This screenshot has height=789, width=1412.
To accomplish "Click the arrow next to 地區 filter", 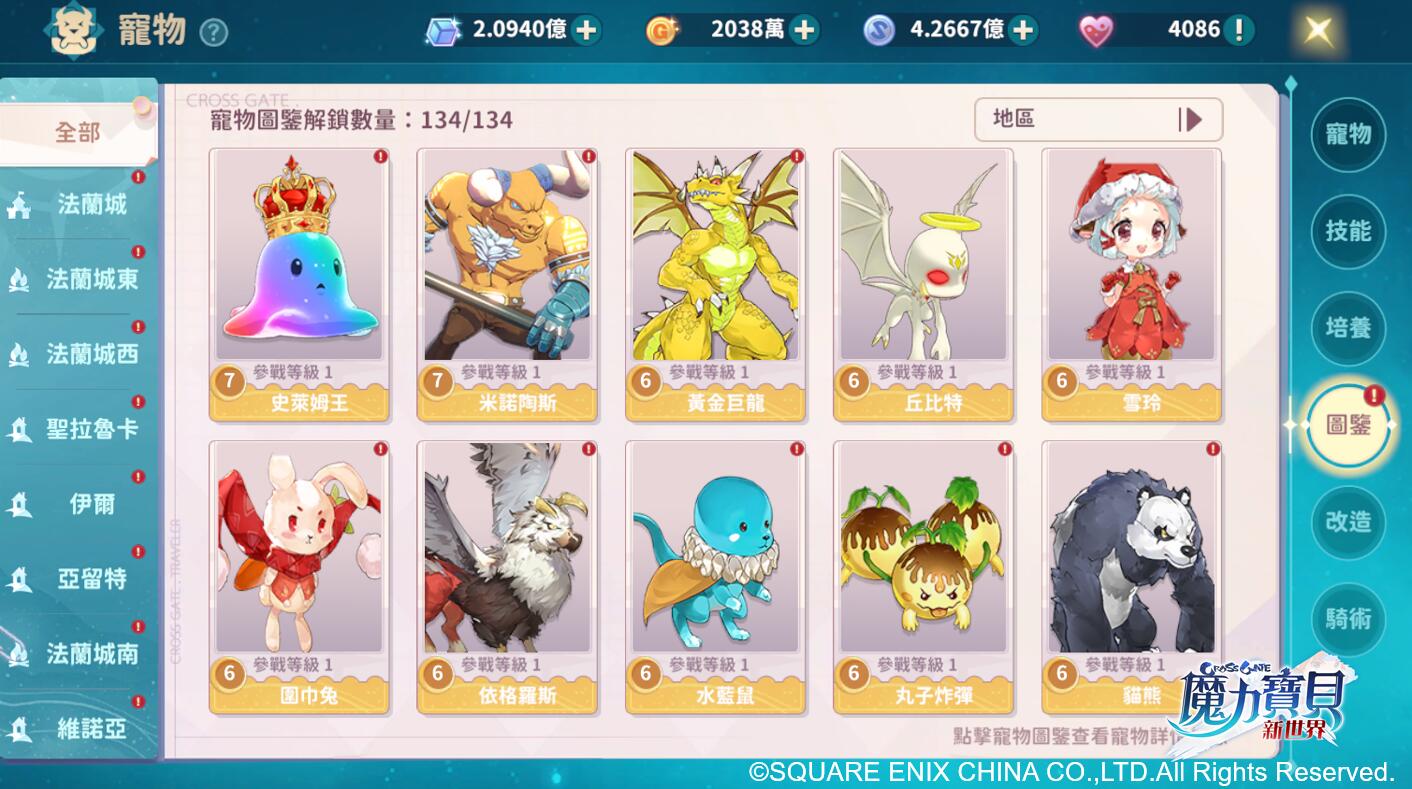I will click(1194, 119).
